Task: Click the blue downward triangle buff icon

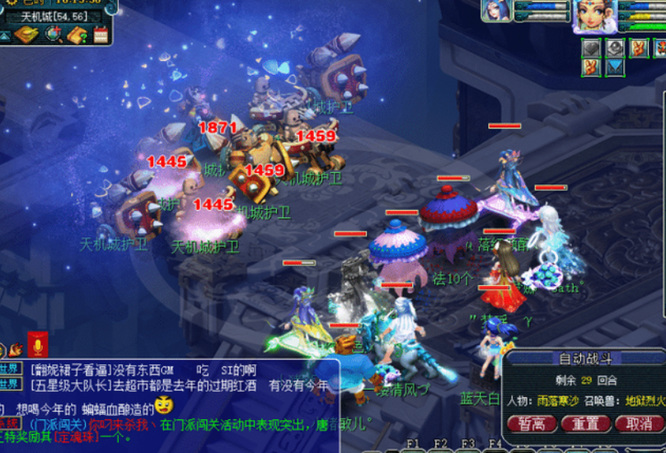Action: point(615,67)
